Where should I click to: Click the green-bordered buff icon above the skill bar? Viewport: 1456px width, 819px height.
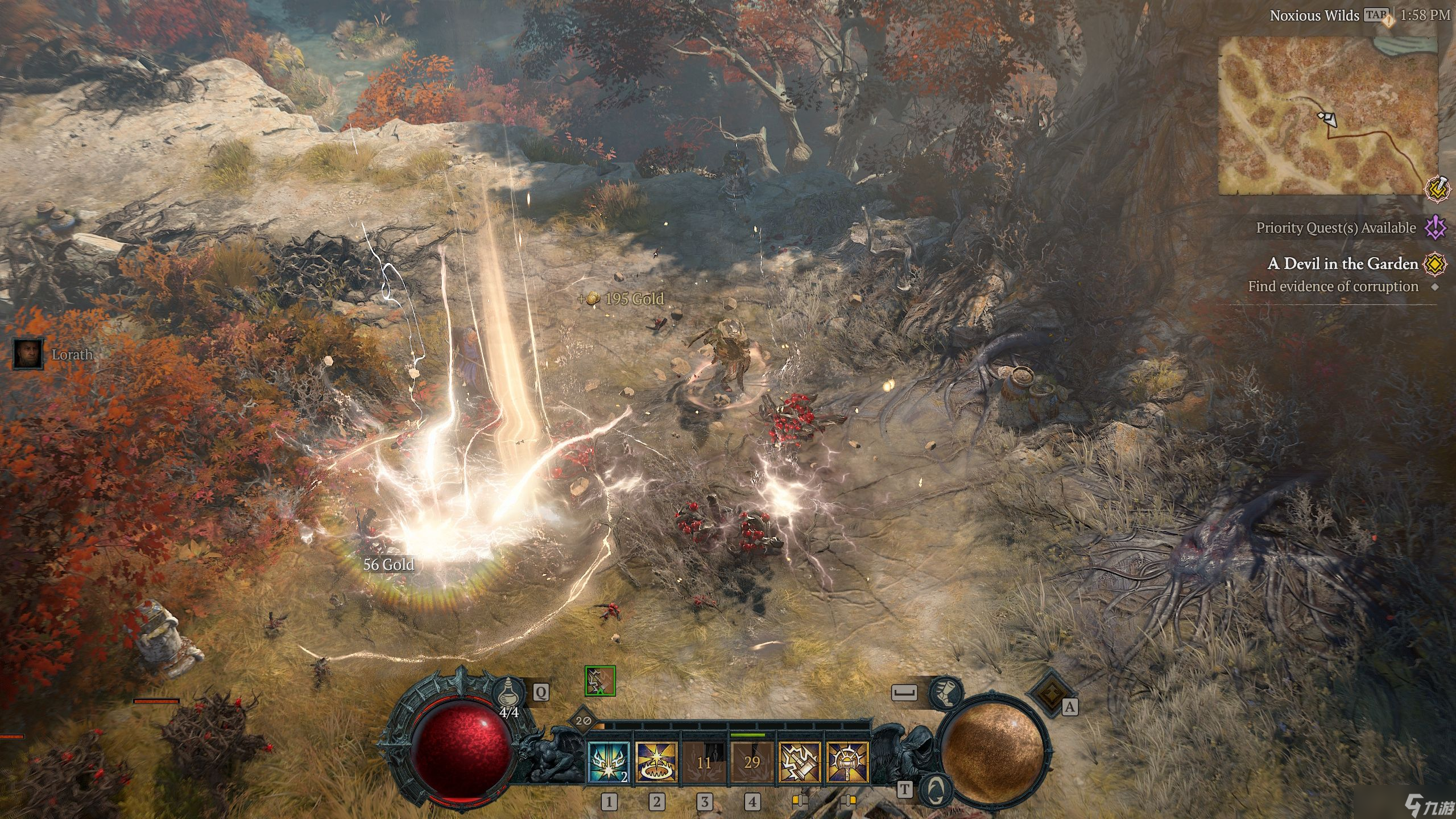(600, 681)
